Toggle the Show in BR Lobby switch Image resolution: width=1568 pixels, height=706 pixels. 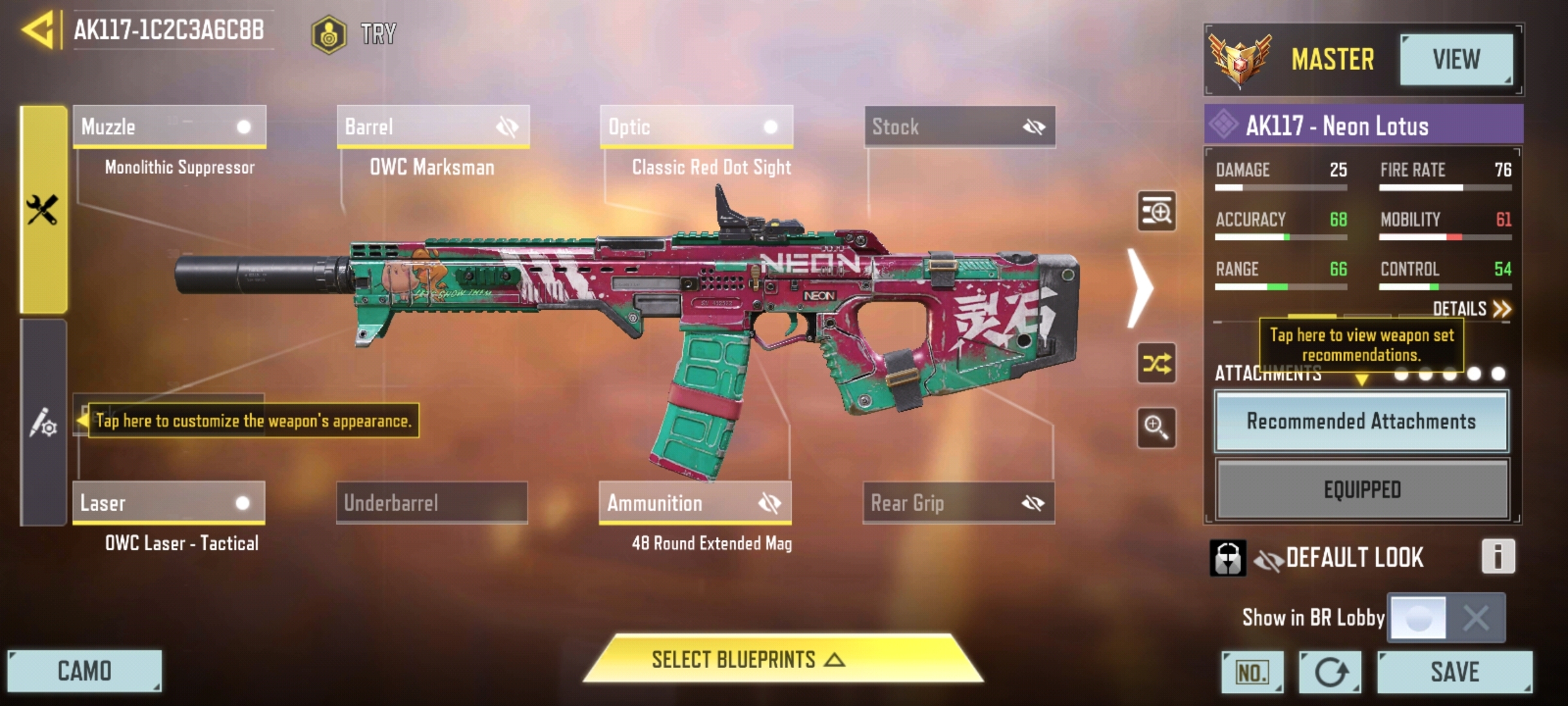point(1446,617)
